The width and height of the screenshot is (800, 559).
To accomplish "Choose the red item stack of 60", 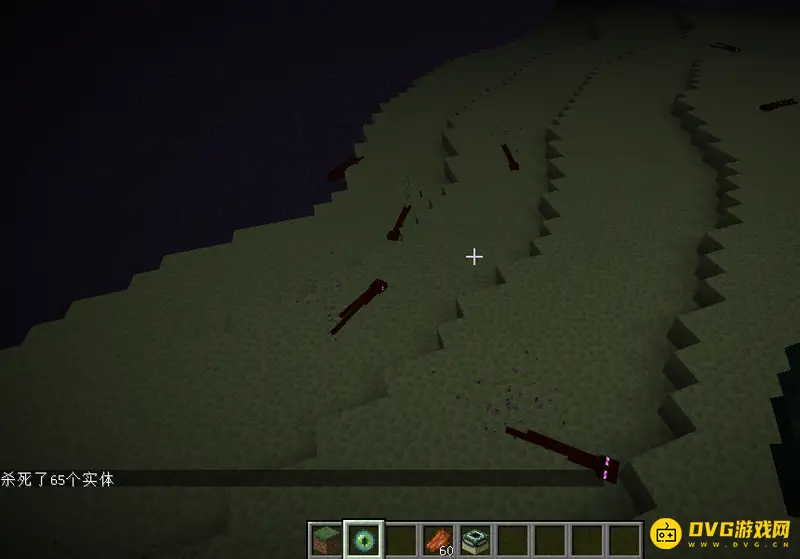I will 437,540.
